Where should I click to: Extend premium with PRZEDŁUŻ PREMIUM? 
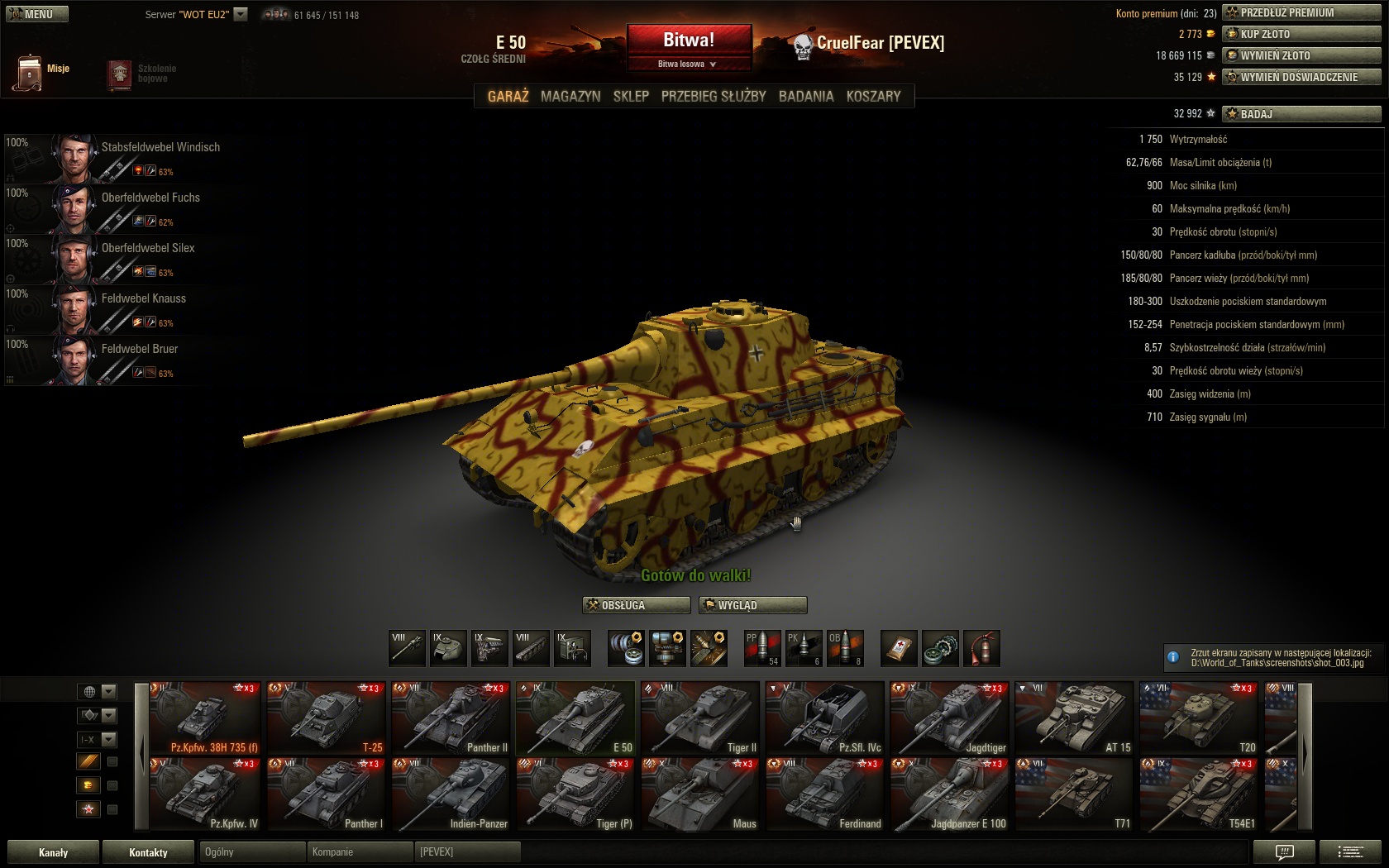click(1301, 12)
